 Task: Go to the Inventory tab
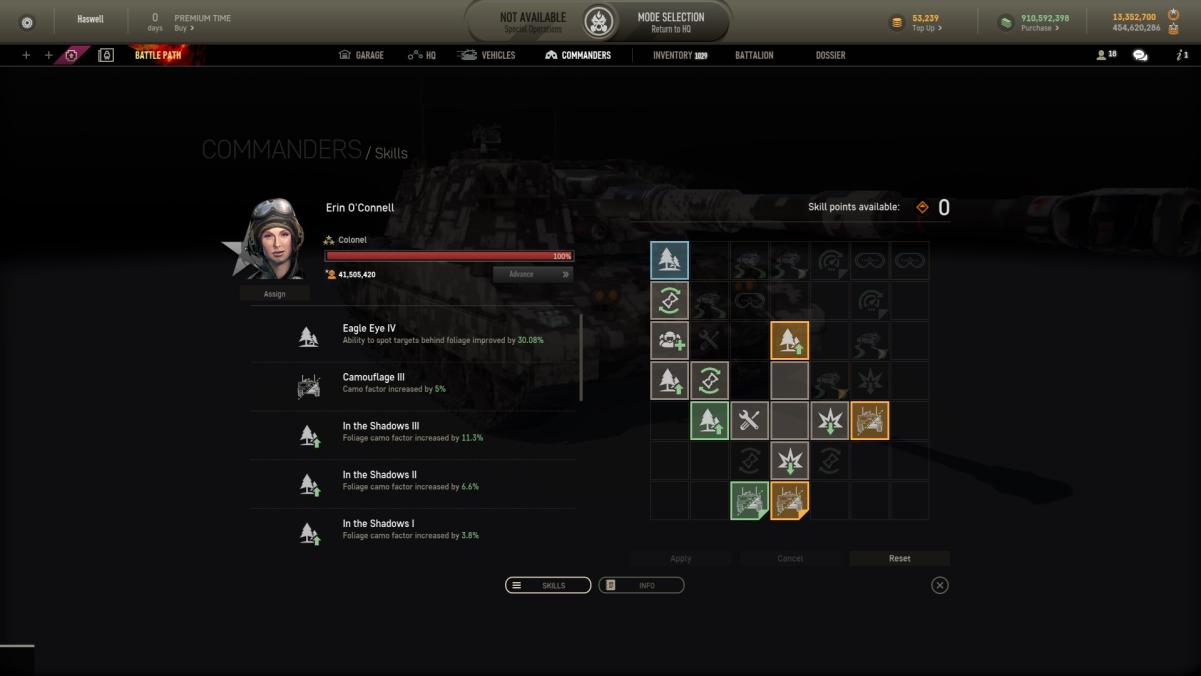[679, 55]
